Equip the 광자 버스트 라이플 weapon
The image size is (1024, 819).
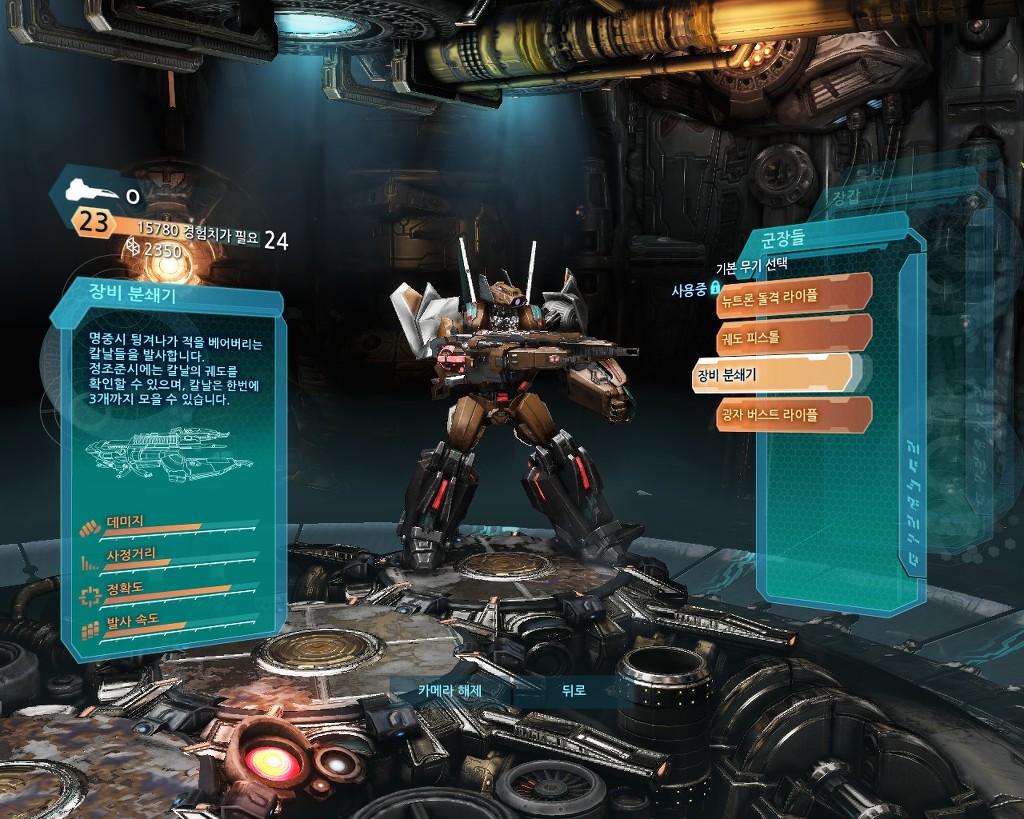794,414
